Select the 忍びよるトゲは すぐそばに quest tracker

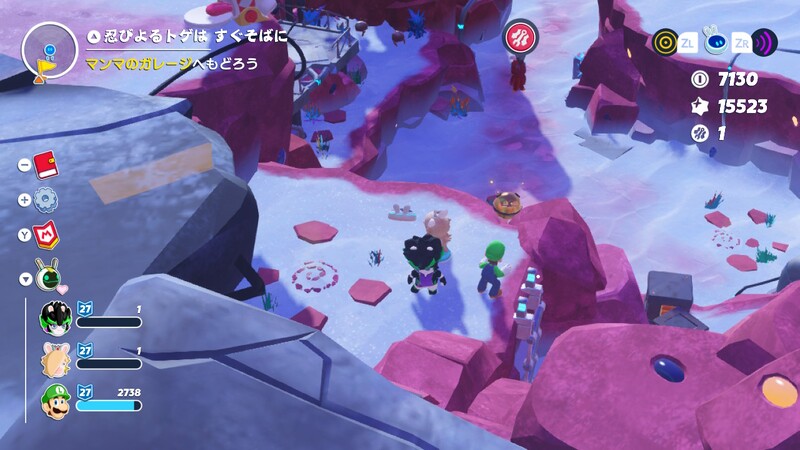[186, 36]
